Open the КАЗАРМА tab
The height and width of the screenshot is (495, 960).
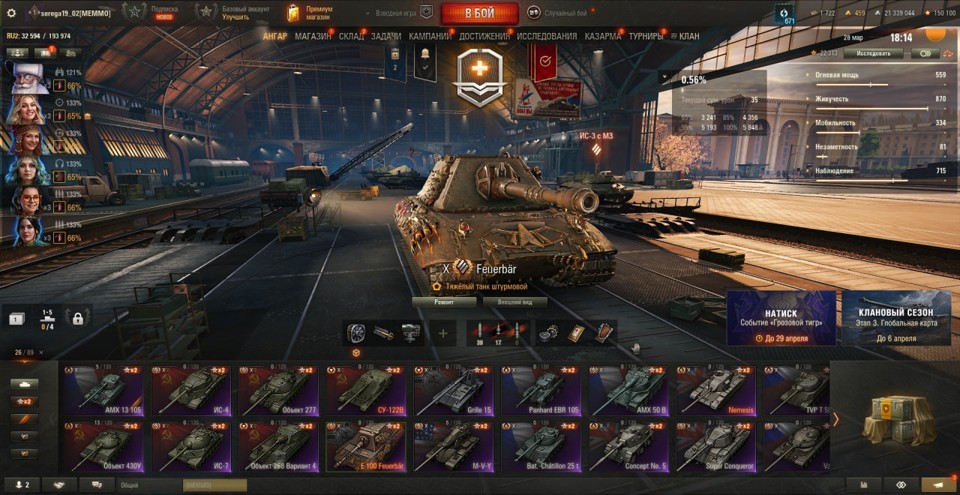[603, 36]
